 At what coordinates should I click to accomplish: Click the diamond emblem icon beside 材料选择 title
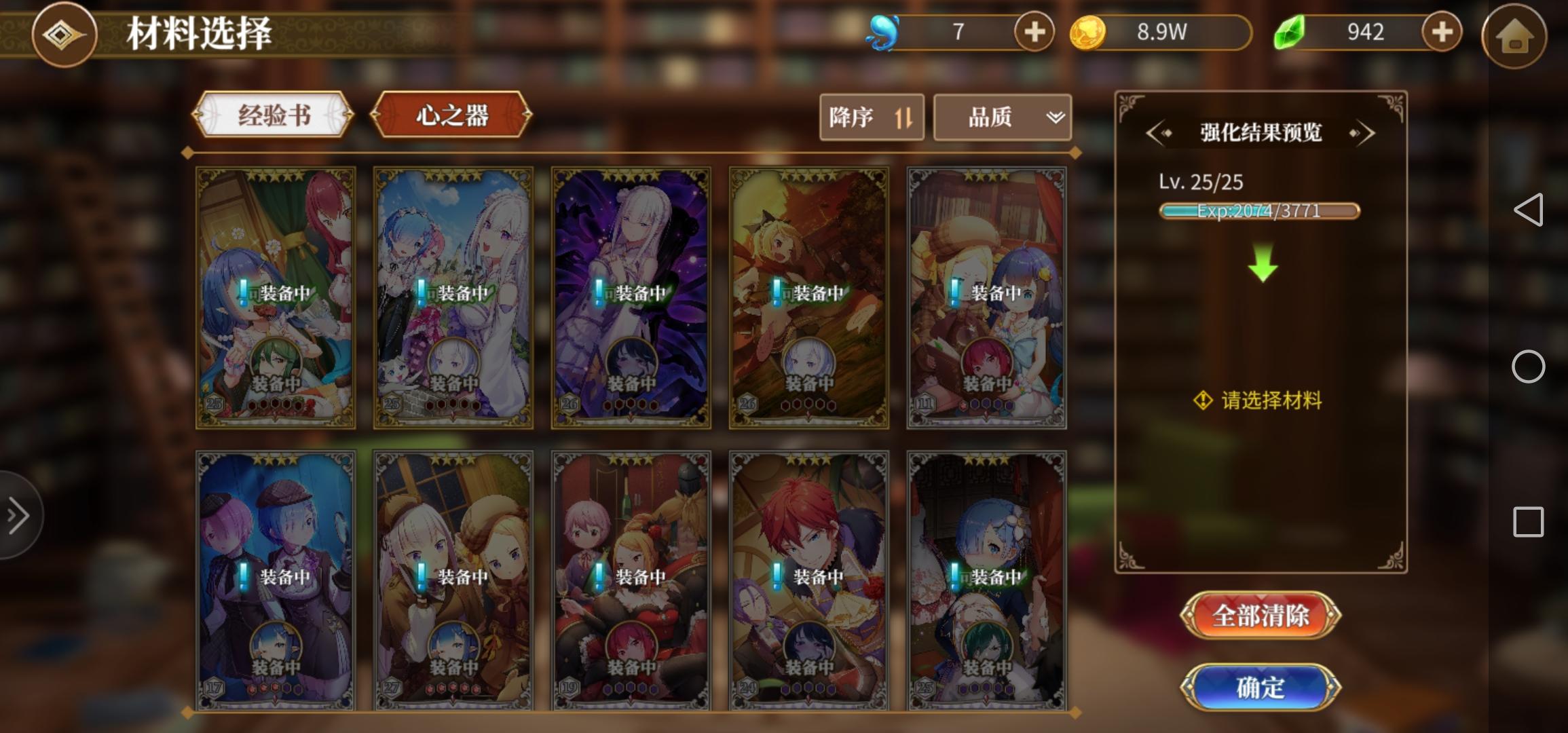[x=64, y=35]
